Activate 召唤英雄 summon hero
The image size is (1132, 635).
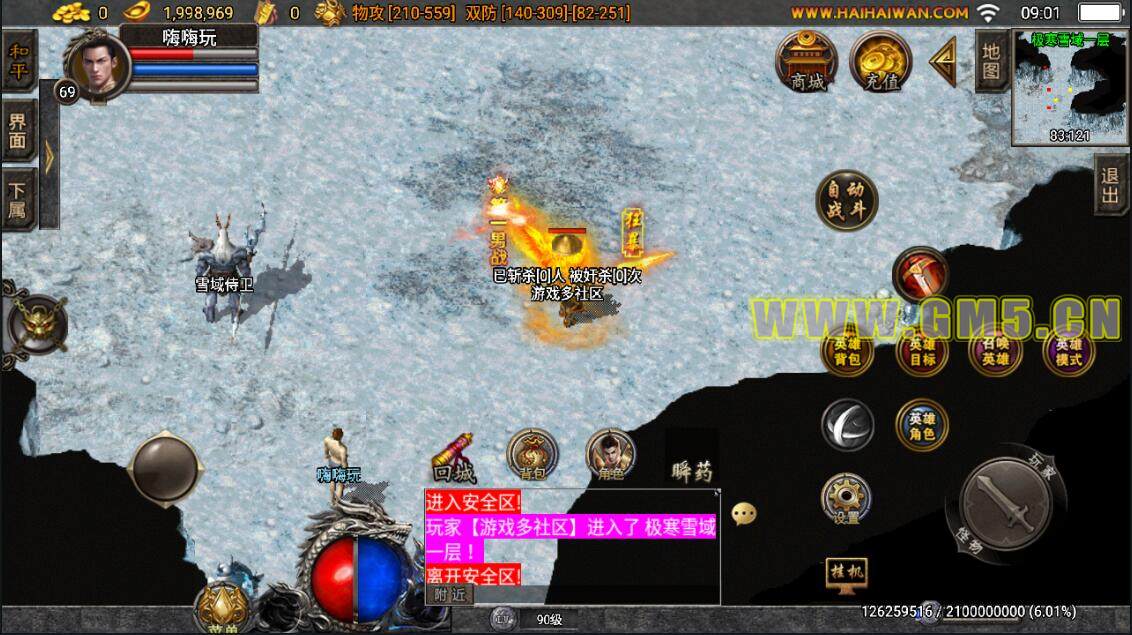click(995, 352)
